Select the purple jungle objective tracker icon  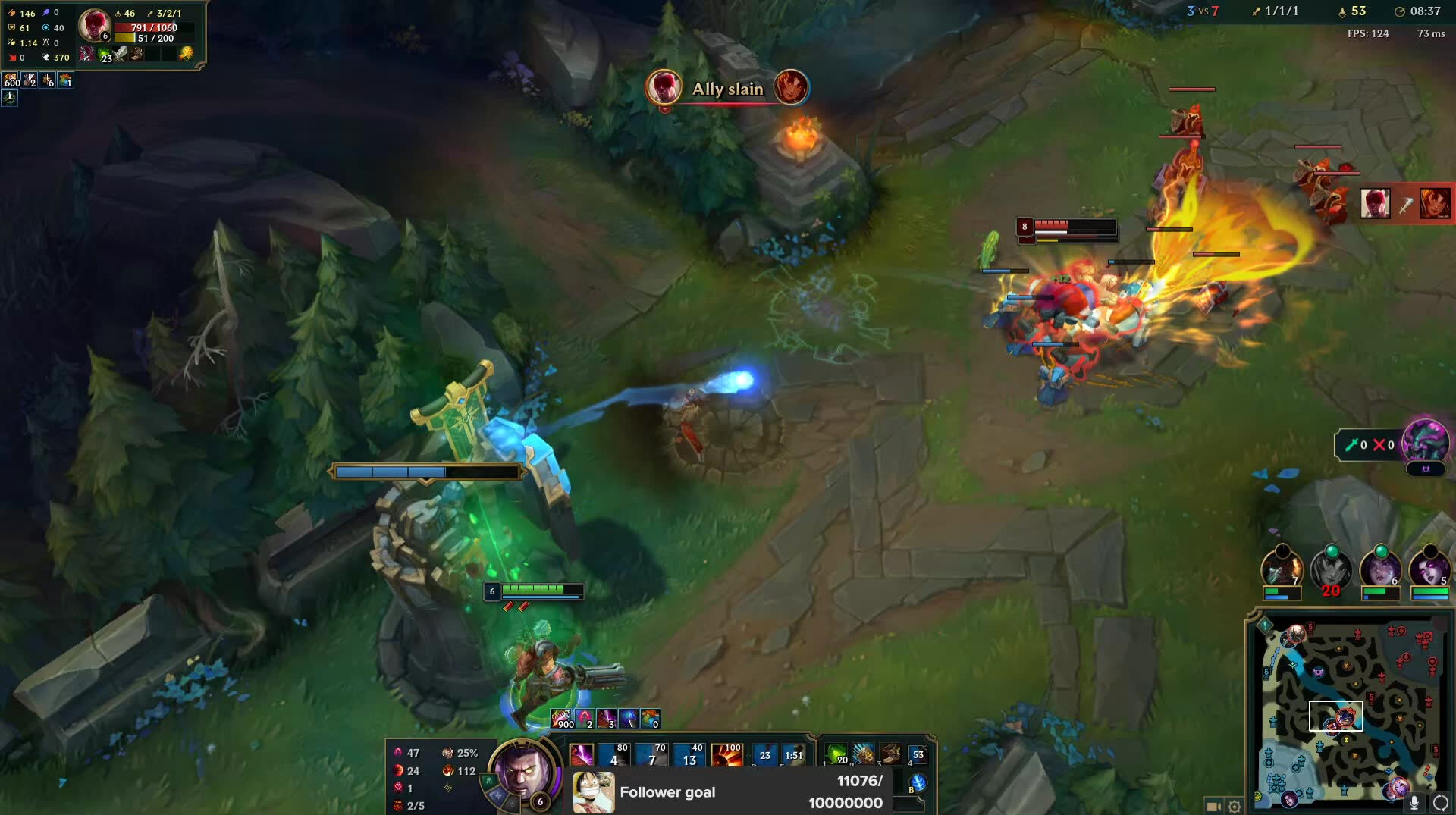[x=1425, y=442]
